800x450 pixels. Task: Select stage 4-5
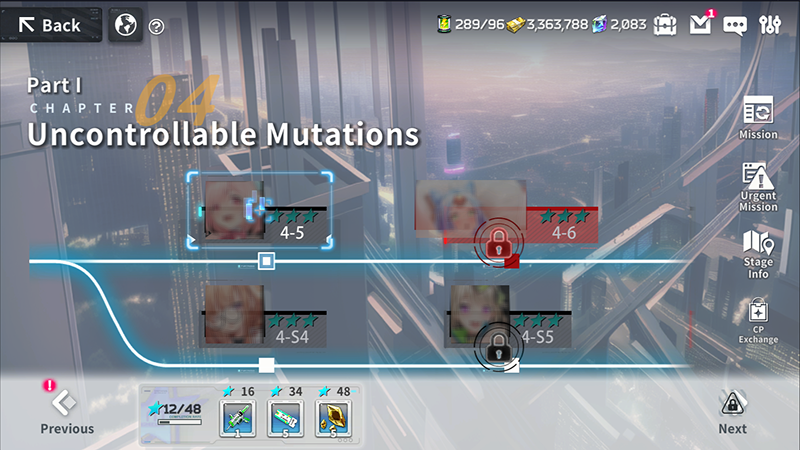(263, 210)
